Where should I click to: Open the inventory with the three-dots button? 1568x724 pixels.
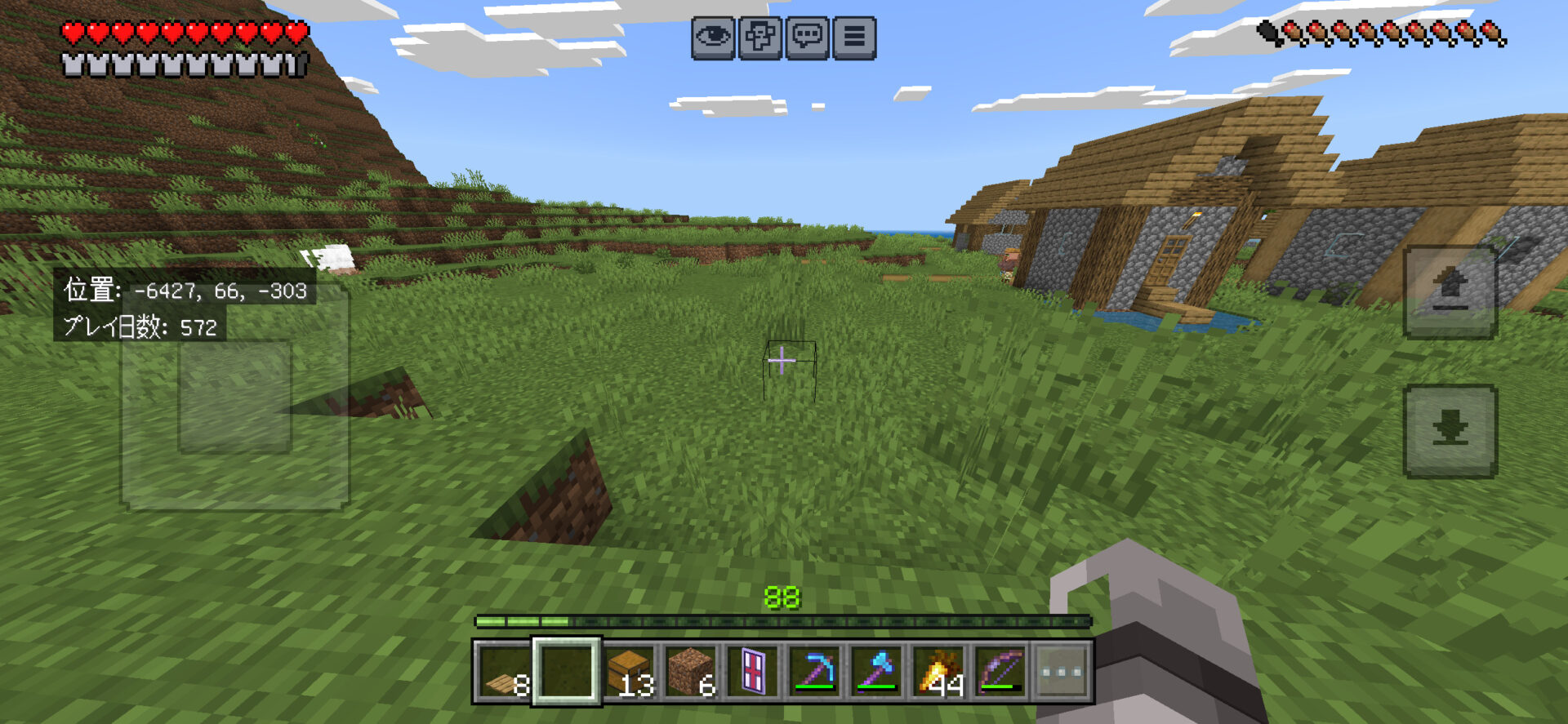tap(1062, 673)
